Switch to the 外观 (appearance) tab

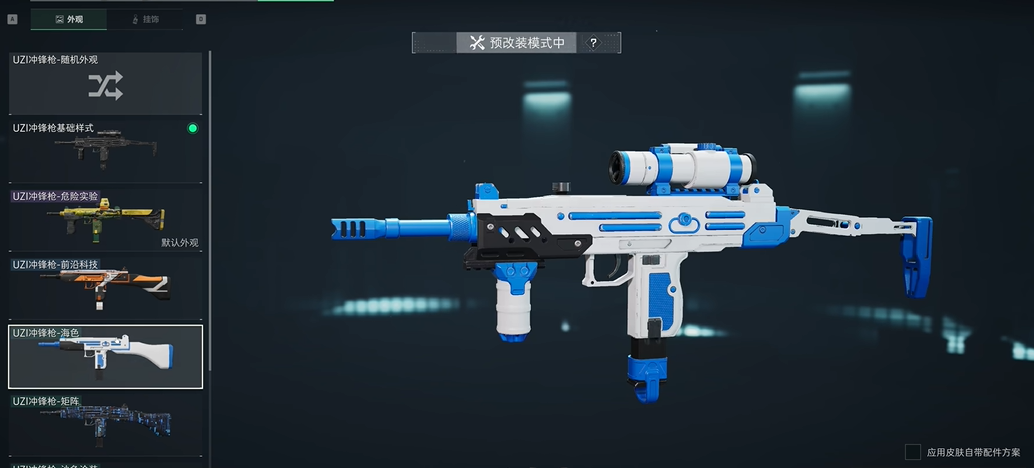tap(69, 19)
